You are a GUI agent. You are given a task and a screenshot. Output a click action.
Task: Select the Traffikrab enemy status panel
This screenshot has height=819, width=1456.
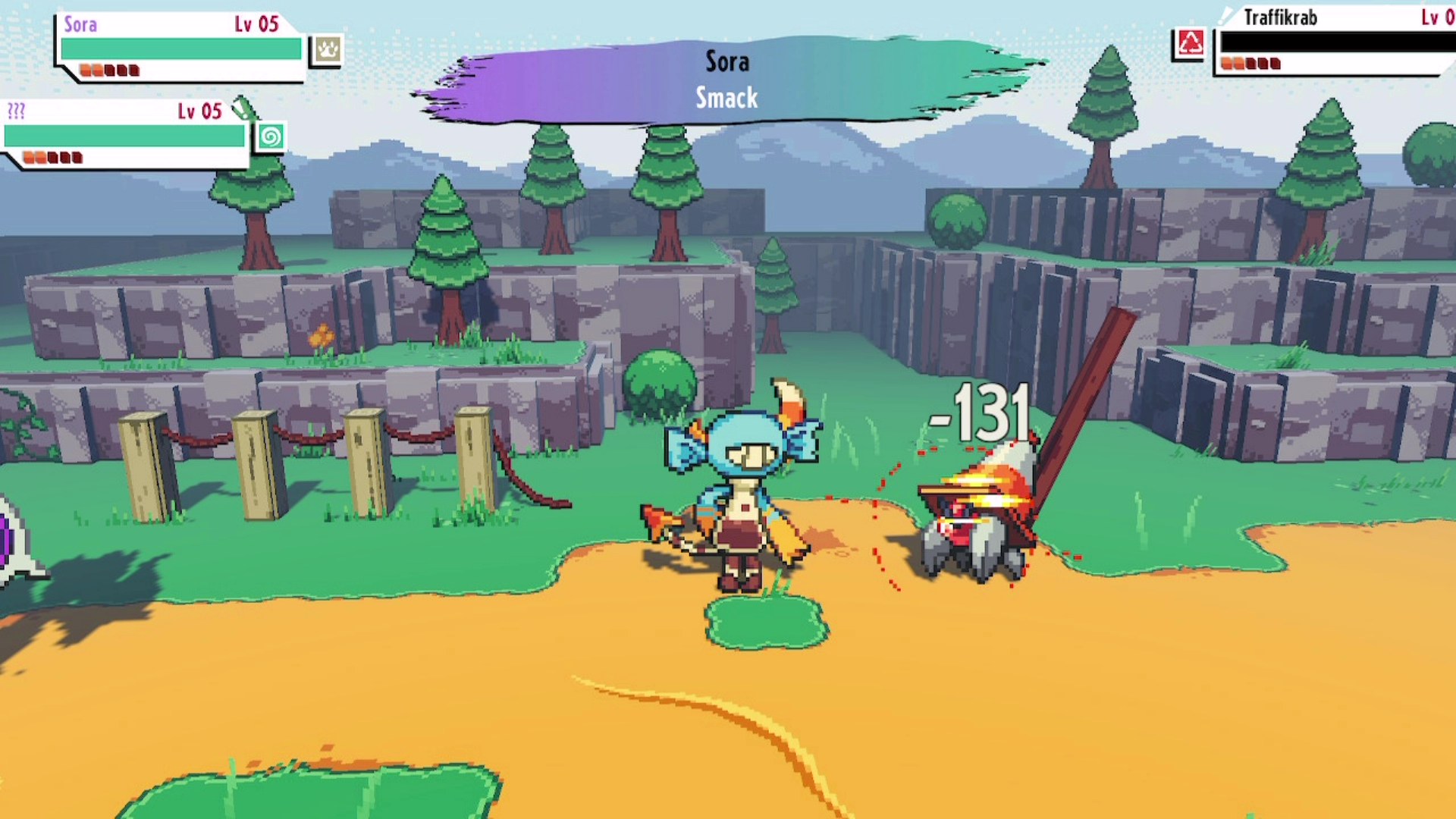(1335, 42)
